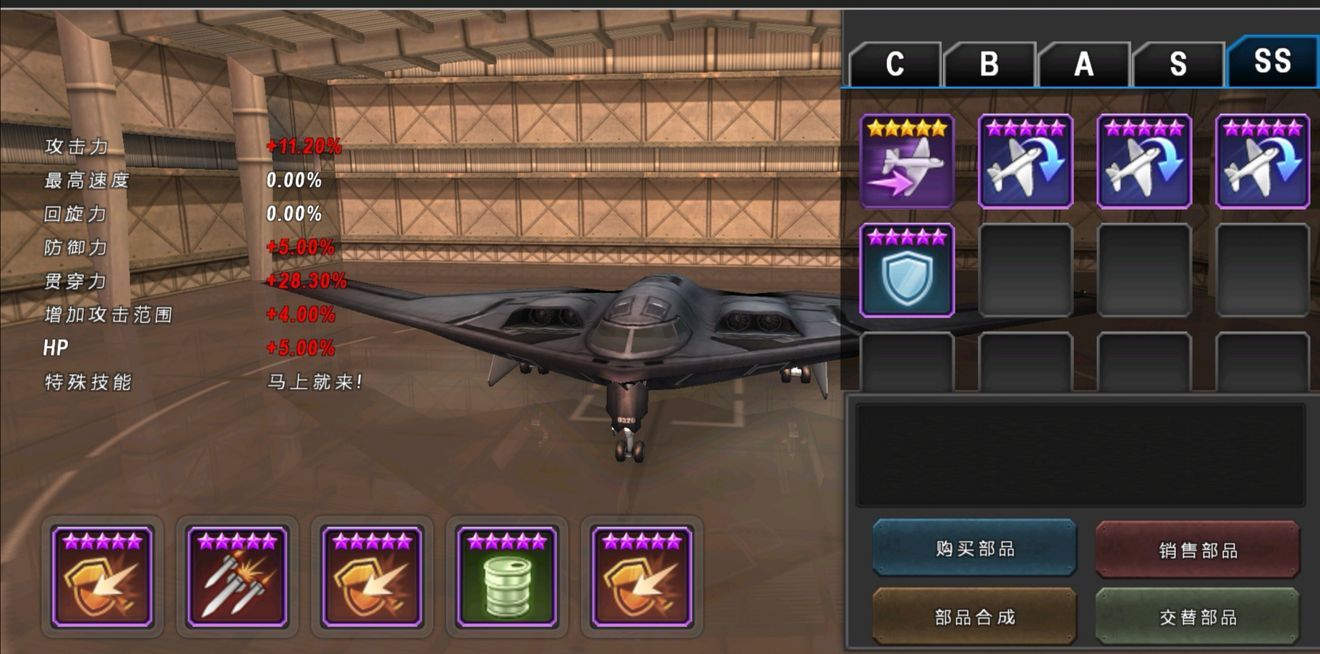Start 部品合成 part synthesis
The image size is (1320, 654).
[x=975, y=617]
